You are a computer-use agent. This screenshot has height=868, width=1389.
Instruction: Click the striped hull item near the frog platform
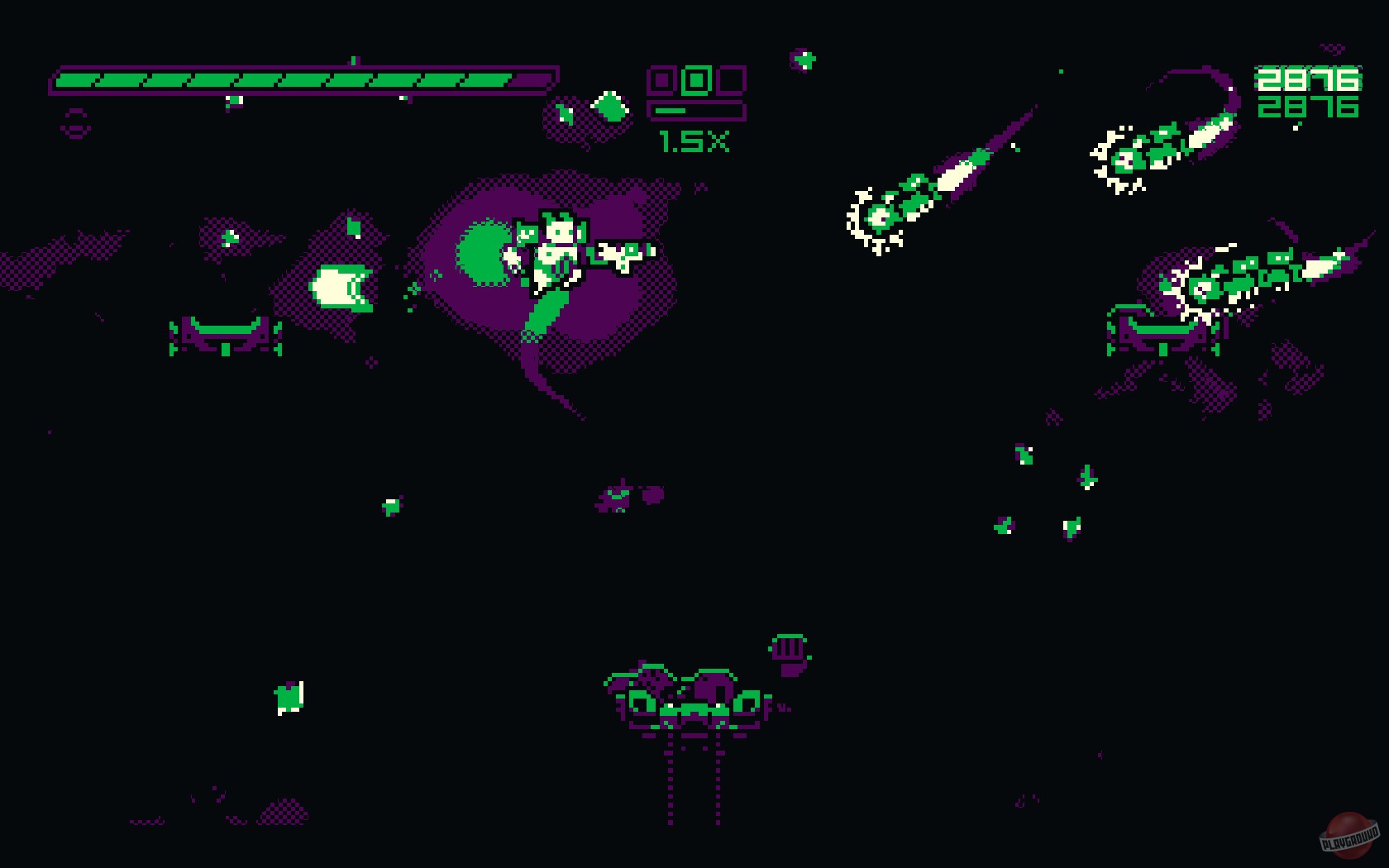pyautogui.click(x=788, y=647)
